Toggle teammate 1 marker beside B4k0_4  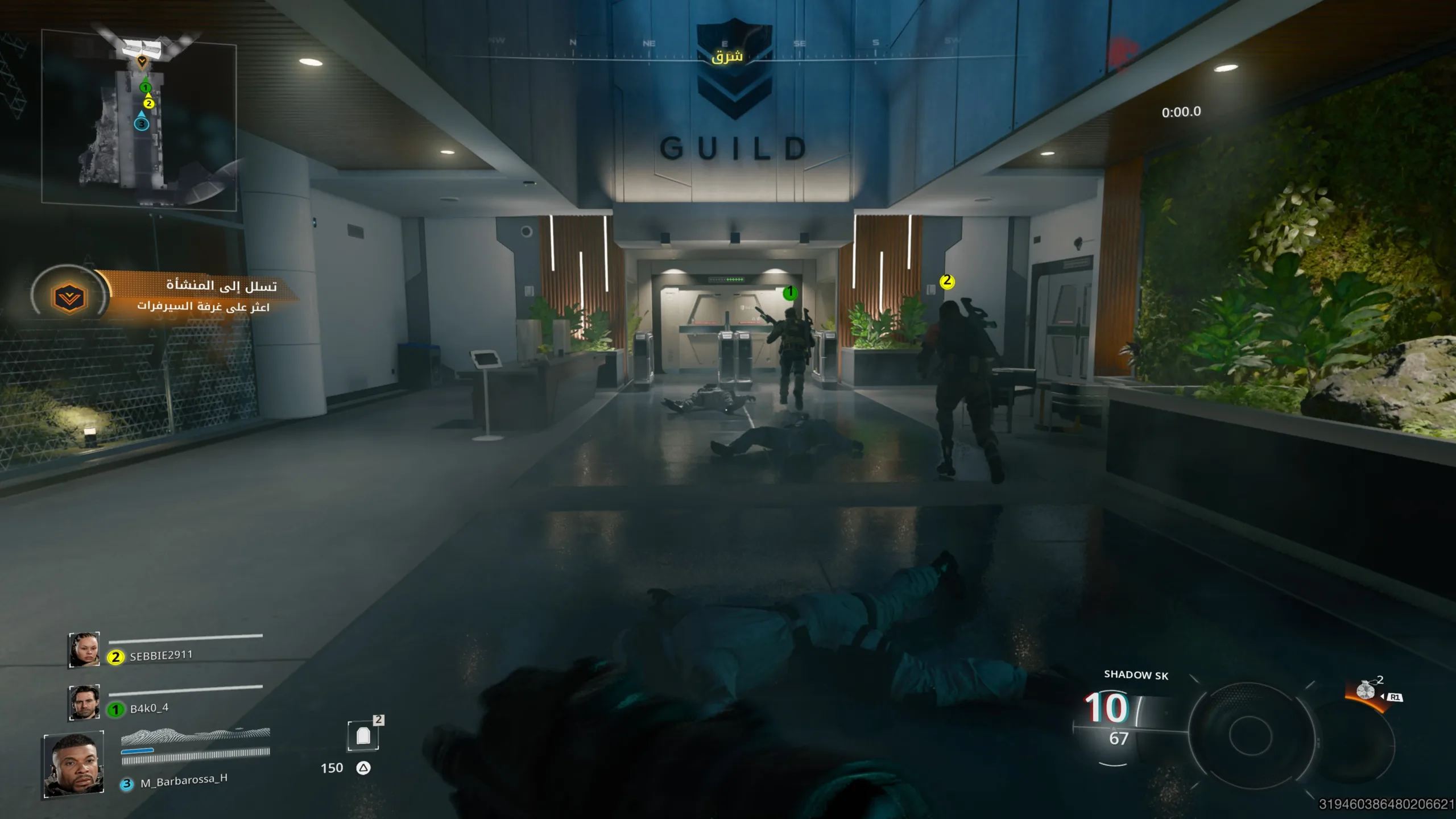point(116,708)
